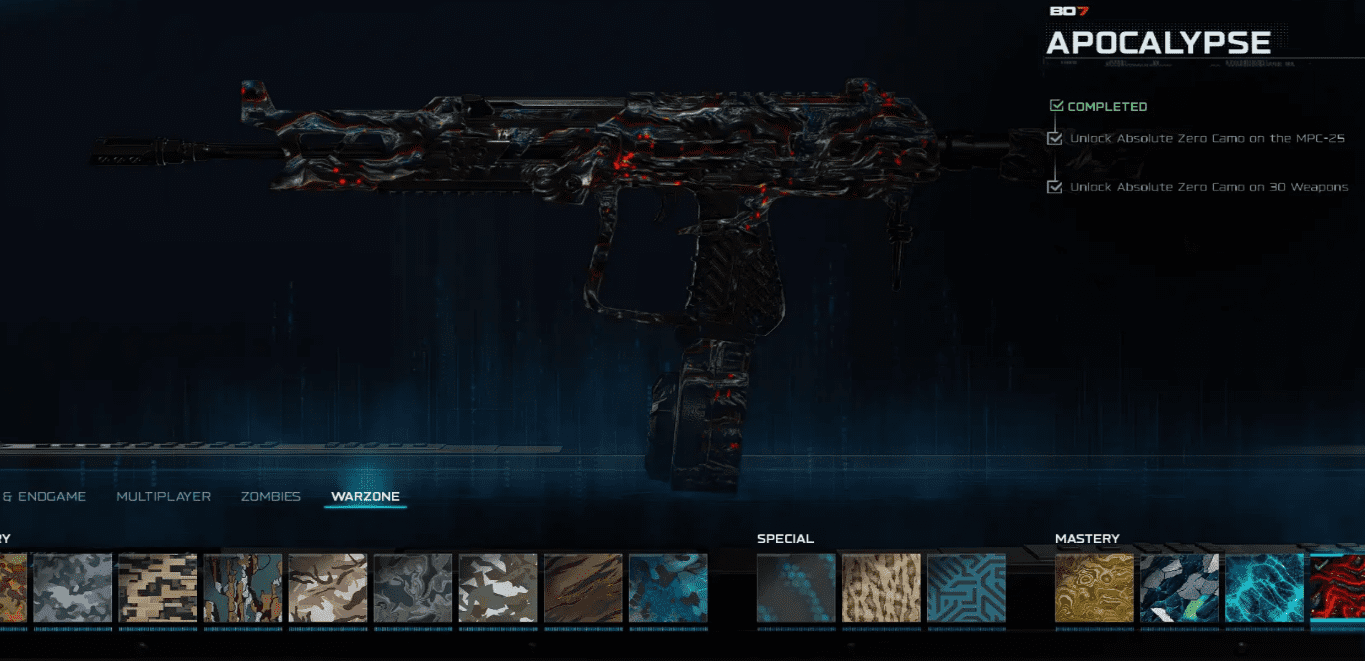Select the dark gray swirl camo
1365x661 pixels.
pos(412,588)
